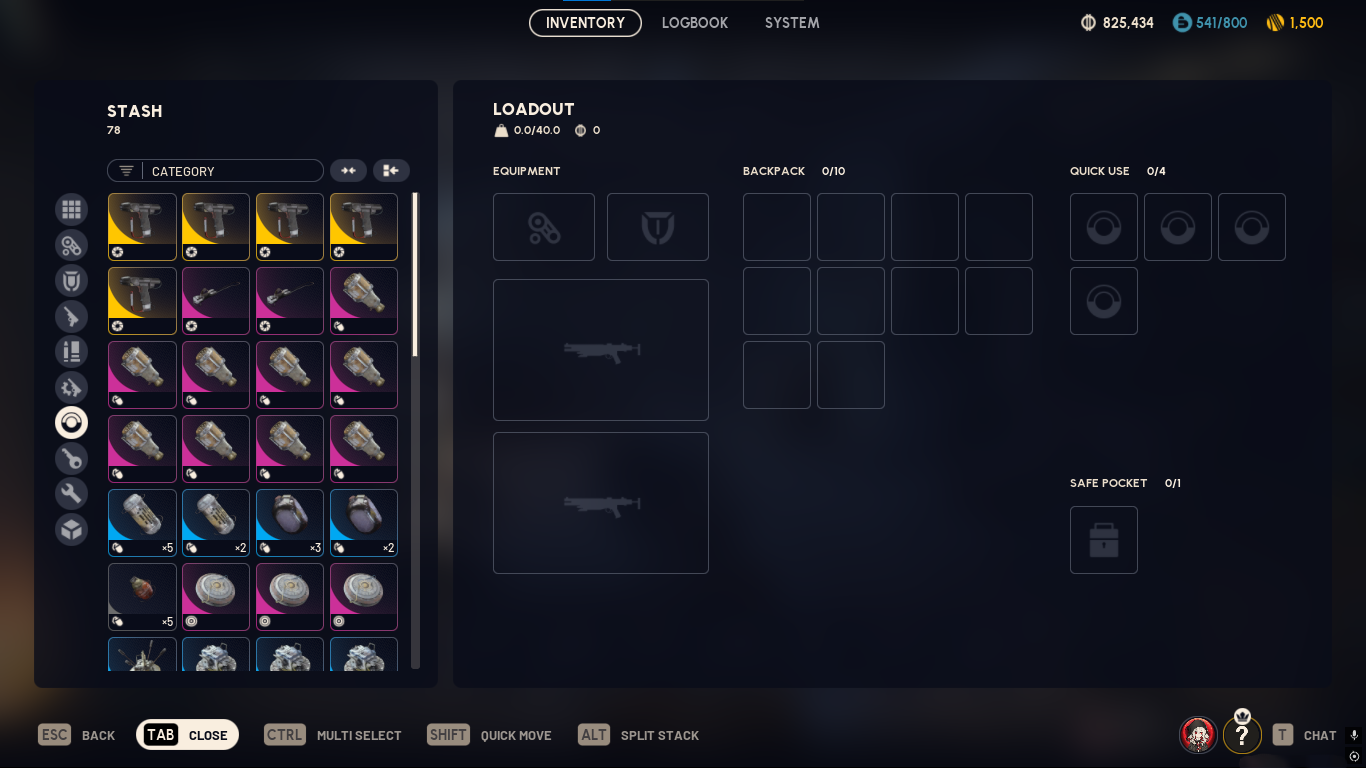Click the keys category filter icon
1366x768 pixels.
click(x=71, y=458)
